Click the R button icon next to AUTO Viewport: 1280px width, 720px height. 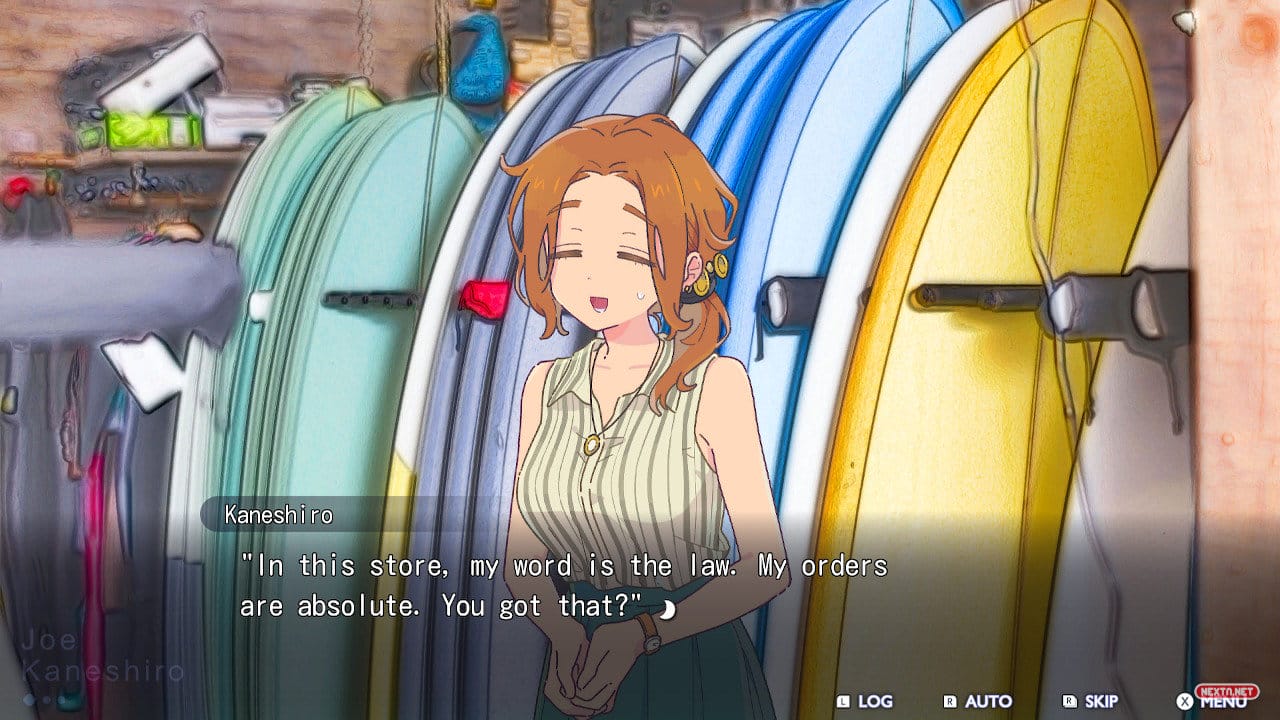(948, 700)
